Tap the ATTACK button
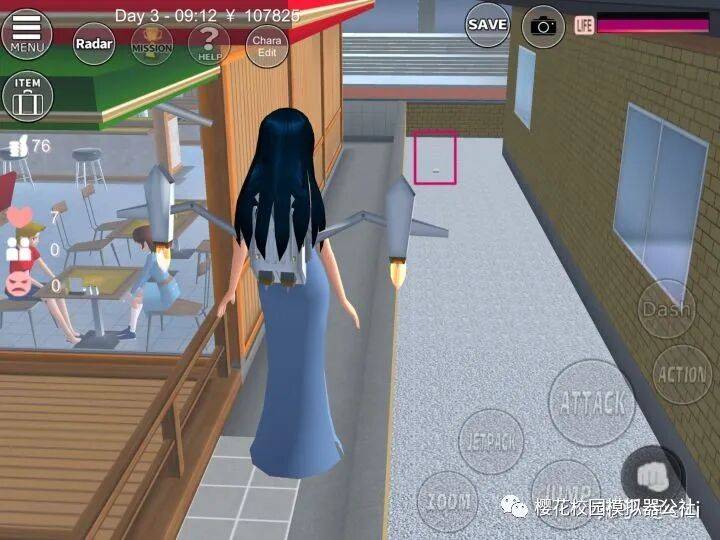The width and height of the screenshot is (720, 540). point(593,402)
